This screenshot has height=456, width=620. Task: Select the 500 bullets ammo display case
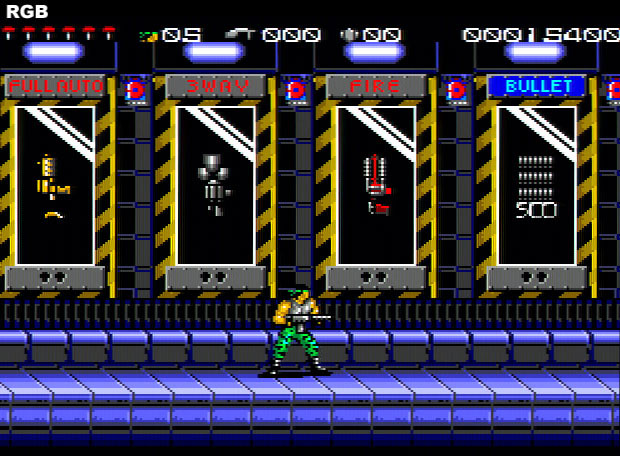(x=537, y=185)
